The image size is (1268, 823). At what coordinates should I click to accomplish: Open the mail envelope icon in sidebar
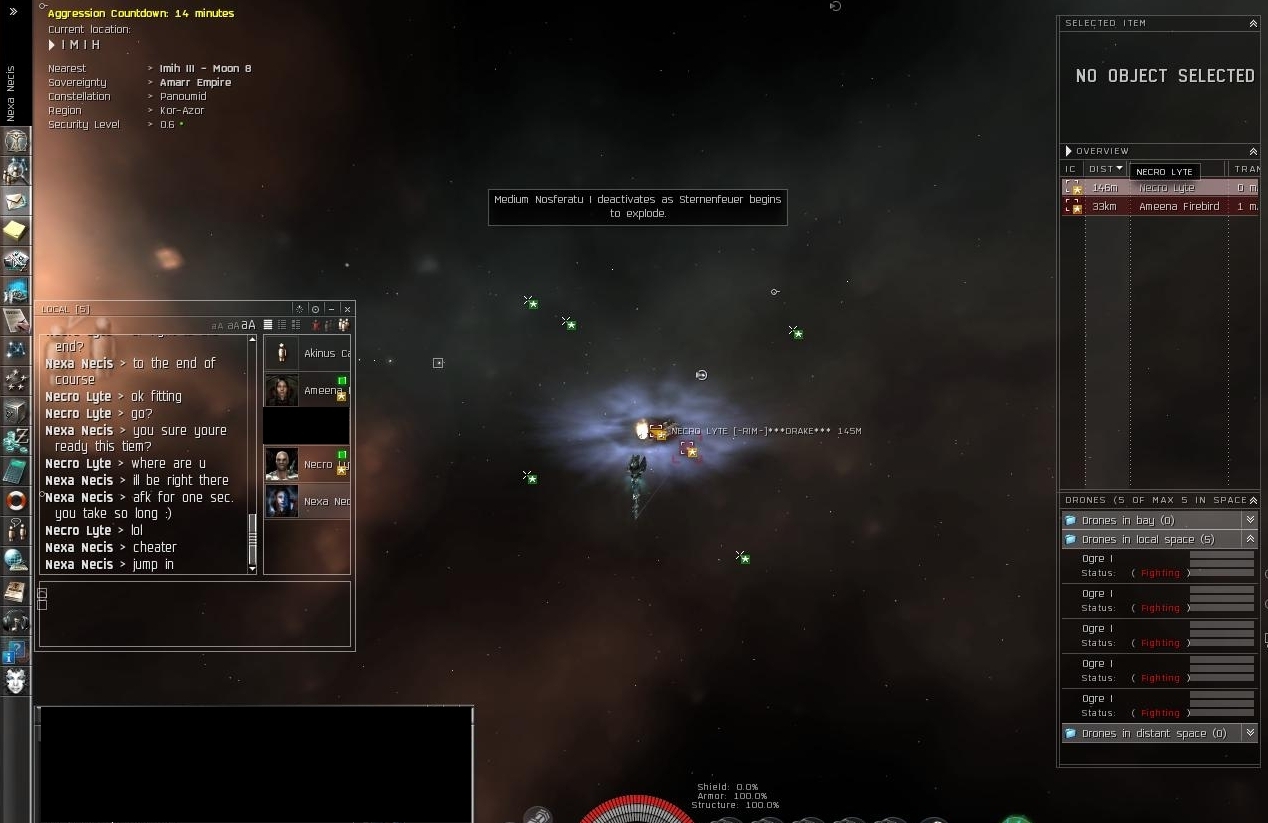tap(15, 201)
